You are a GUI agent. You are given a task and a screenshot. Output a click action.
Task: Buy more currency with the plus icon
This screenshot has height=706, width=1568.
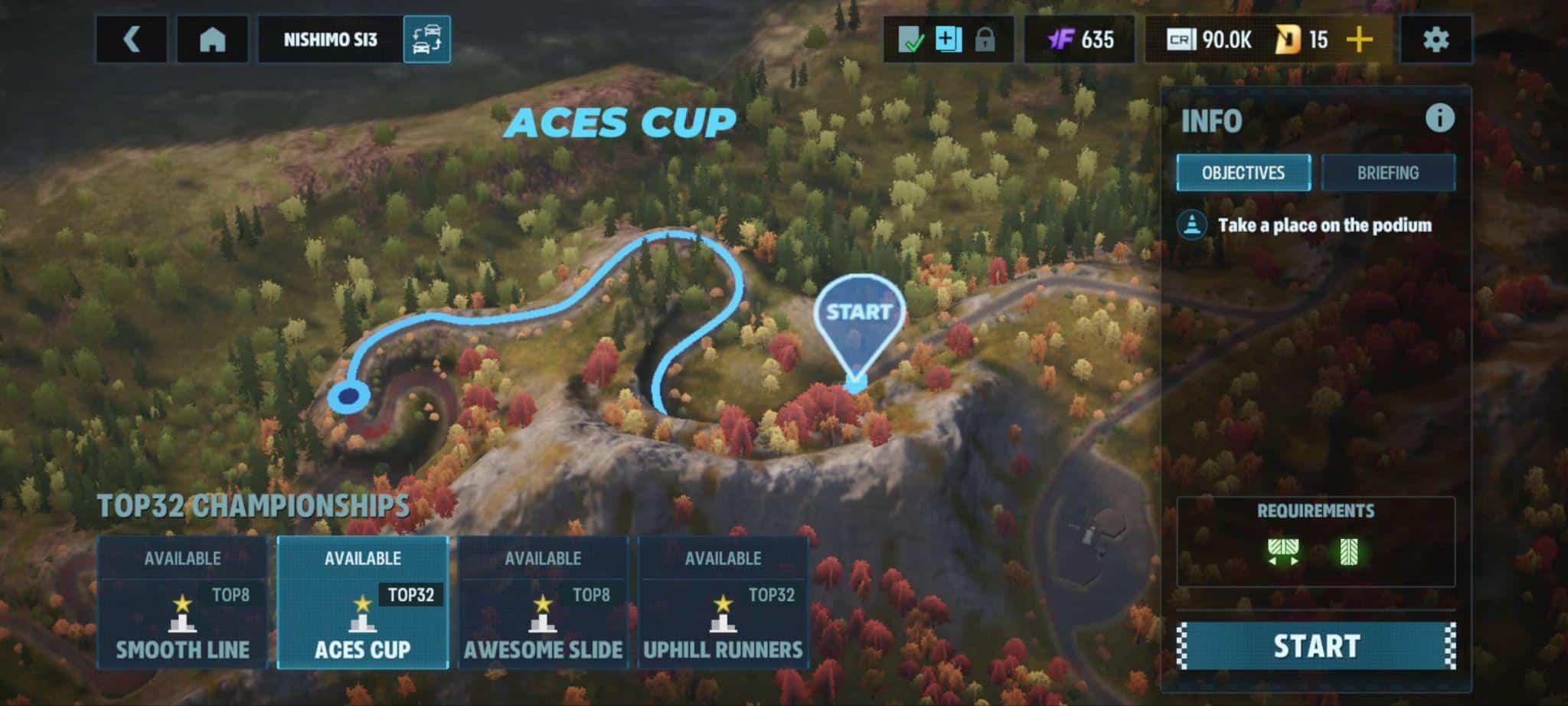[x=1360, y=40]
